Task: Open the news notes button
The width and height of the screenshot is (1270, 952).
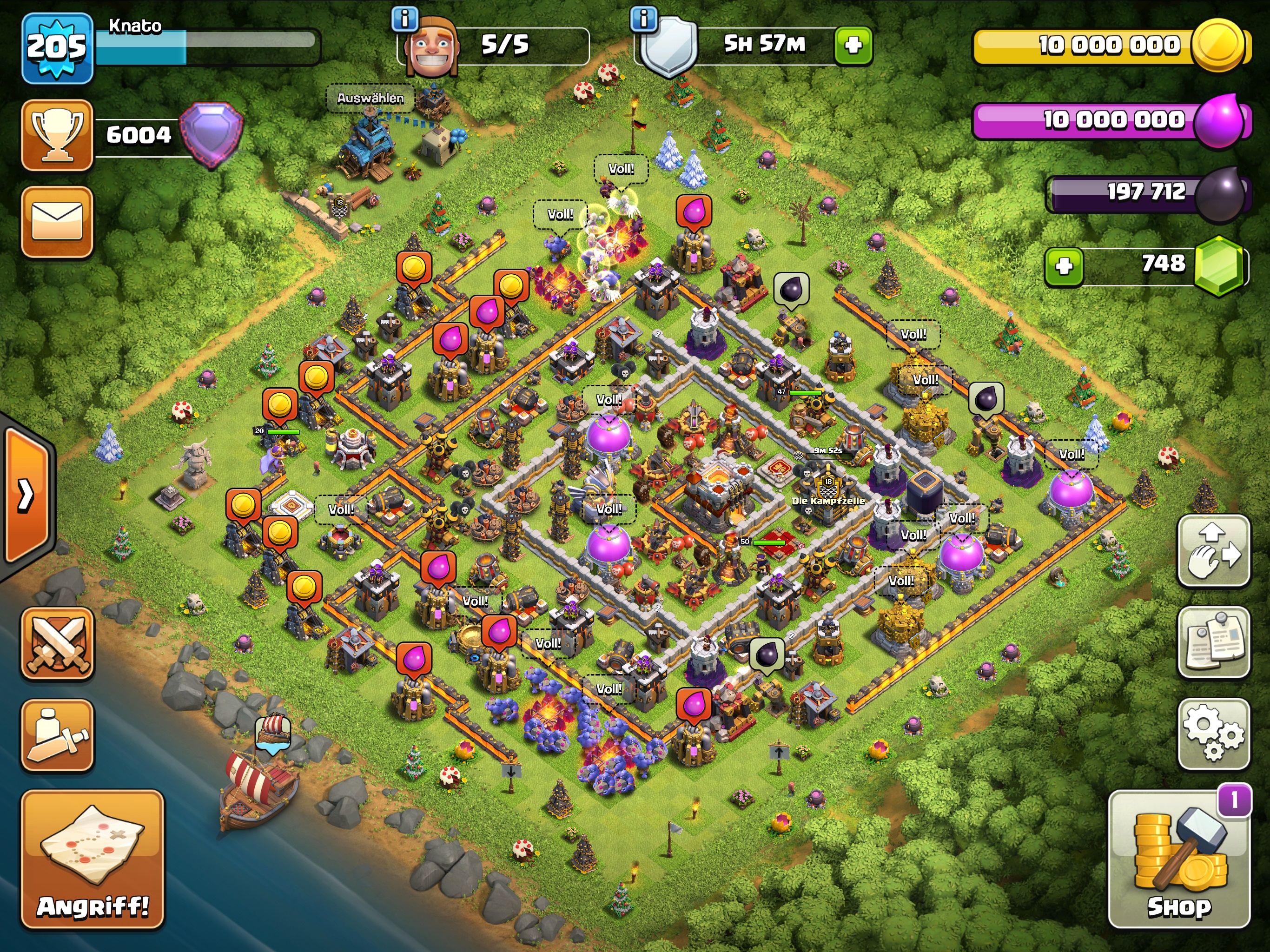Action: coord(1213,642)
